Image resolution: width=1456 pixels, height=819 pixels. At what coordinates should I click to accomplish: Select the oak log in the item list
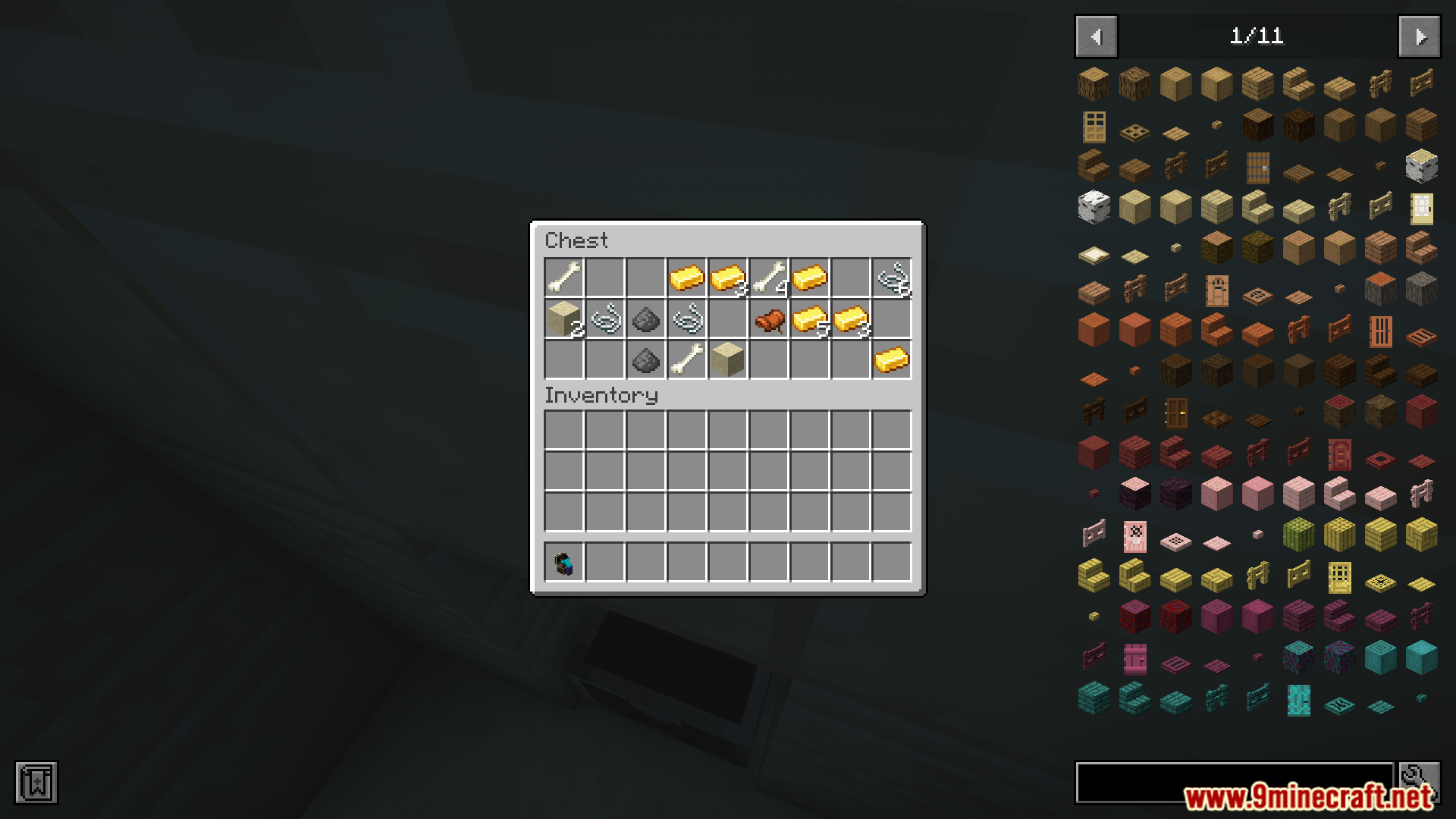(1093, 83)
